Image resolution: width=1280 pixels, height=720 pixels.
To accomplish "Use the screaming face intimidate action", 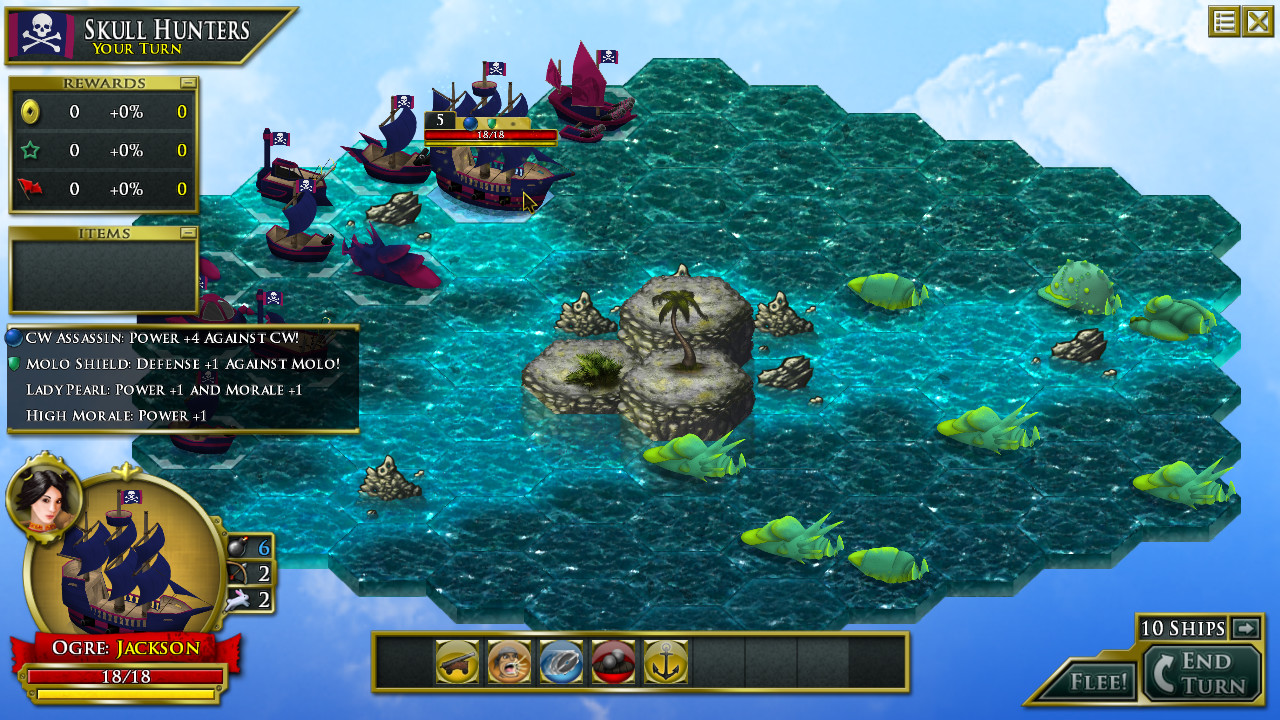I will (510, 661).
